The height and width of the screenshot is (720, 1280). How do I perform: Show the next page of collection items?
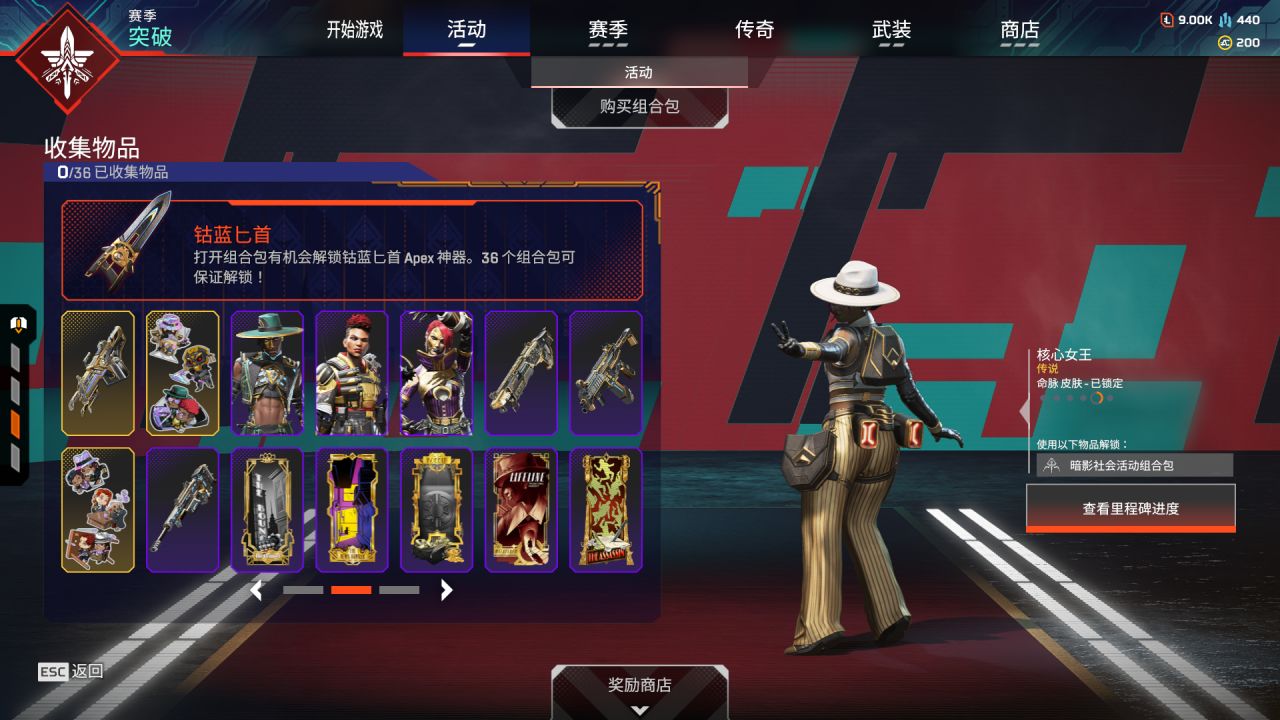click(447, 590)
